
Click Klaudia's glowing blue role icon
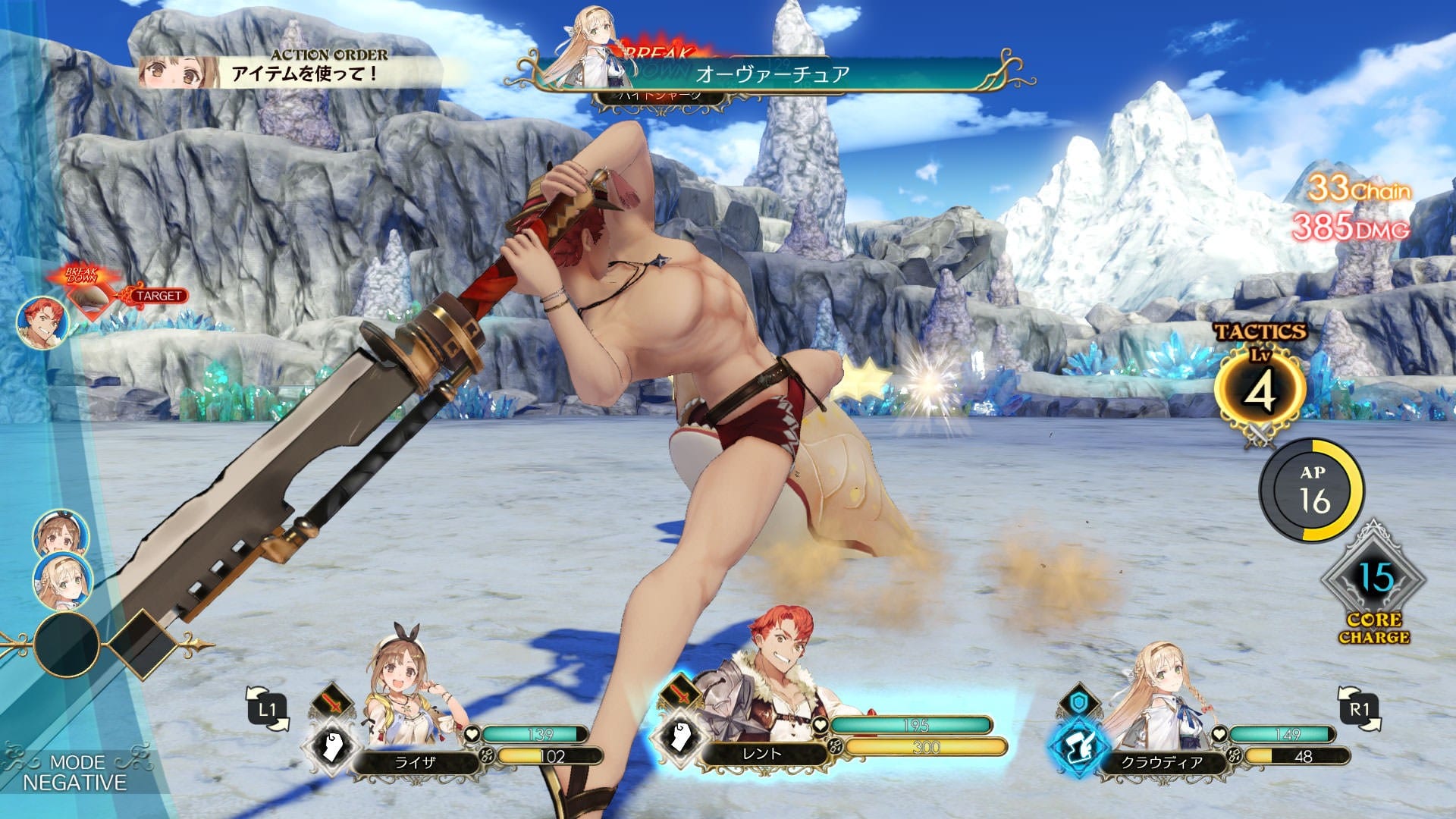pyautogui.click(x=1078, y=746)
